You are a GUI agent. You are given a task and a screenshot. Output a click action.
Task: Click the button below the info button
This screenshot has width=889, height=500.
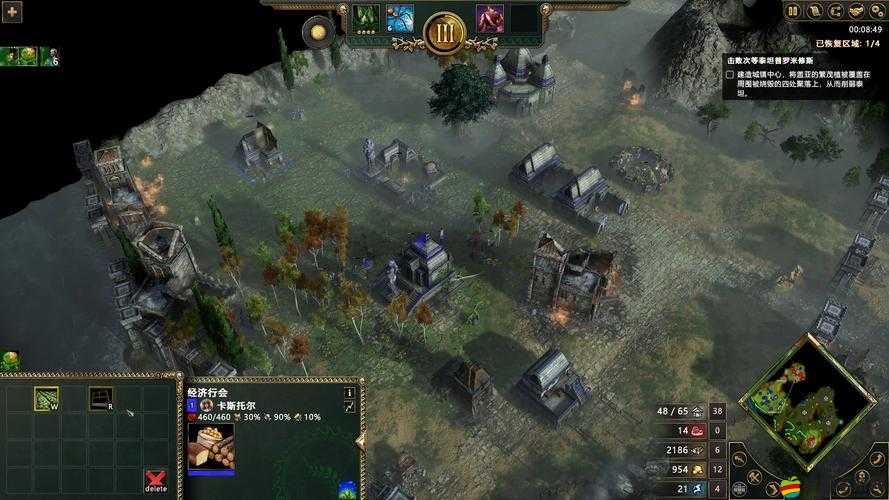pyautogui.click(x=349, y=408)
